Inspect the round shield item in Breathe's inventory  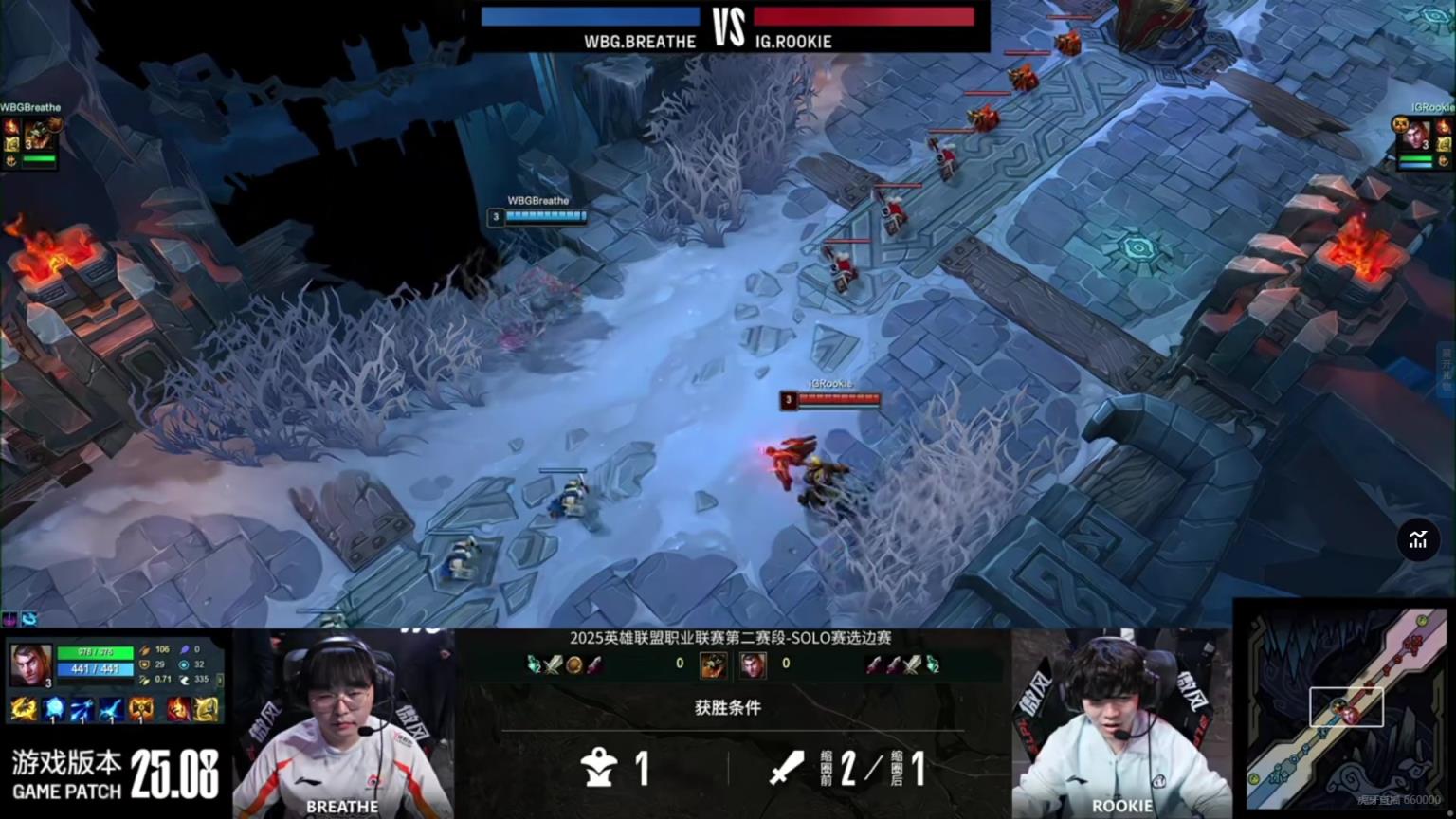click(573, 664)
